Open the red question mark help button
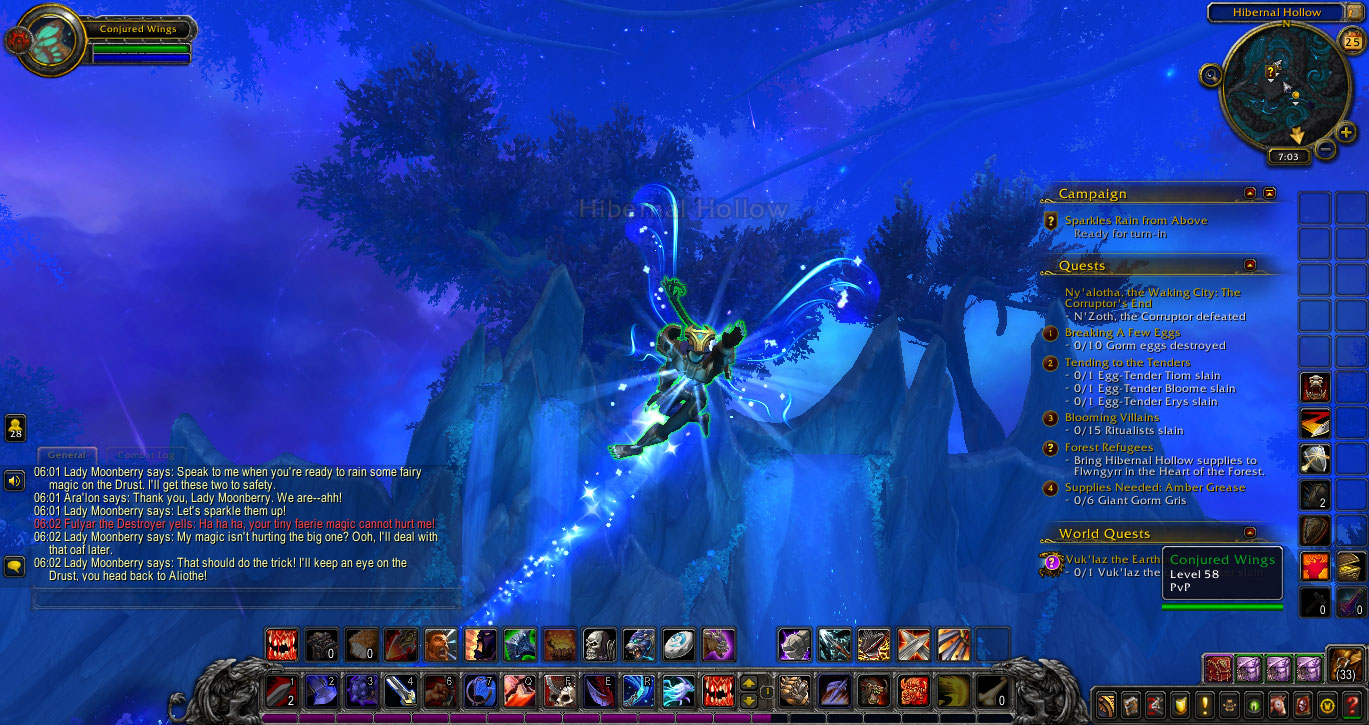 tap(1351, 703)
